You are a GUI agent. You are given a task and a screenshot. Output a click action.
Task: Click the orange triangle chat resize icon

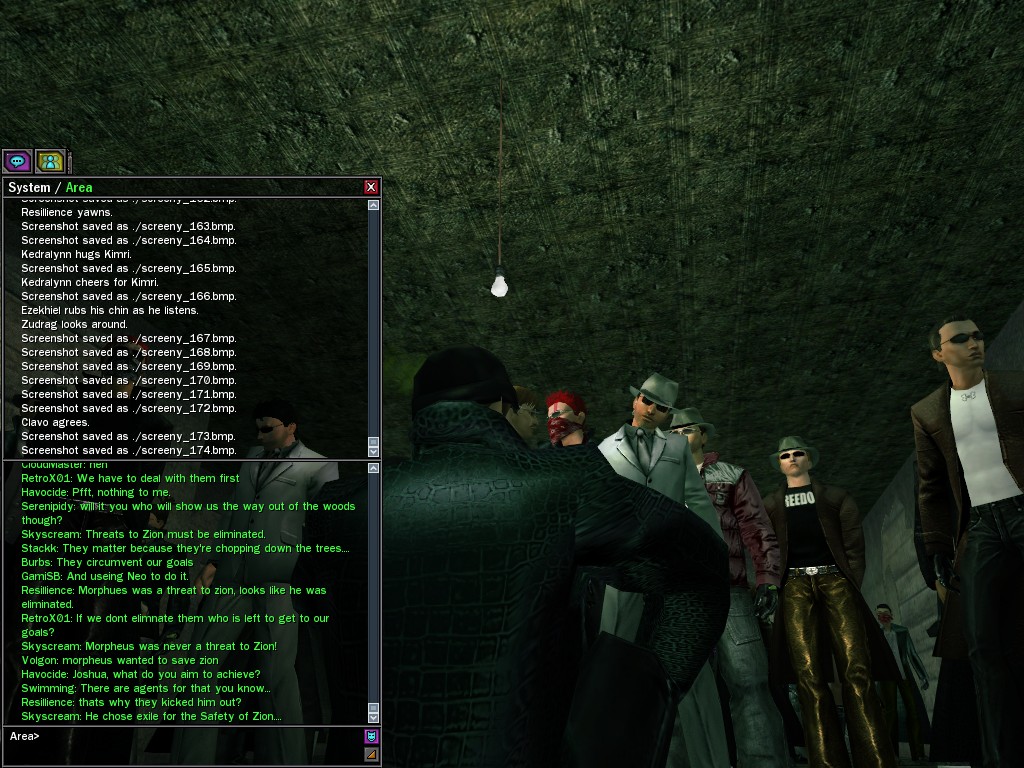371,754
